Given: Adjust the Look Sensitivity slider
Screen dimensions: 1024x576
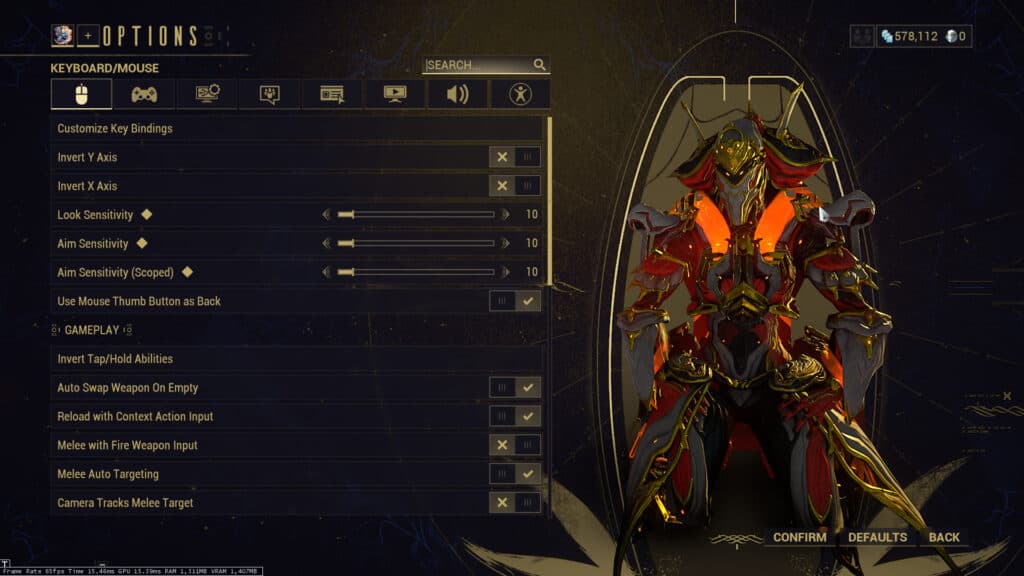Looking at the screenshot, I should 416,215.
